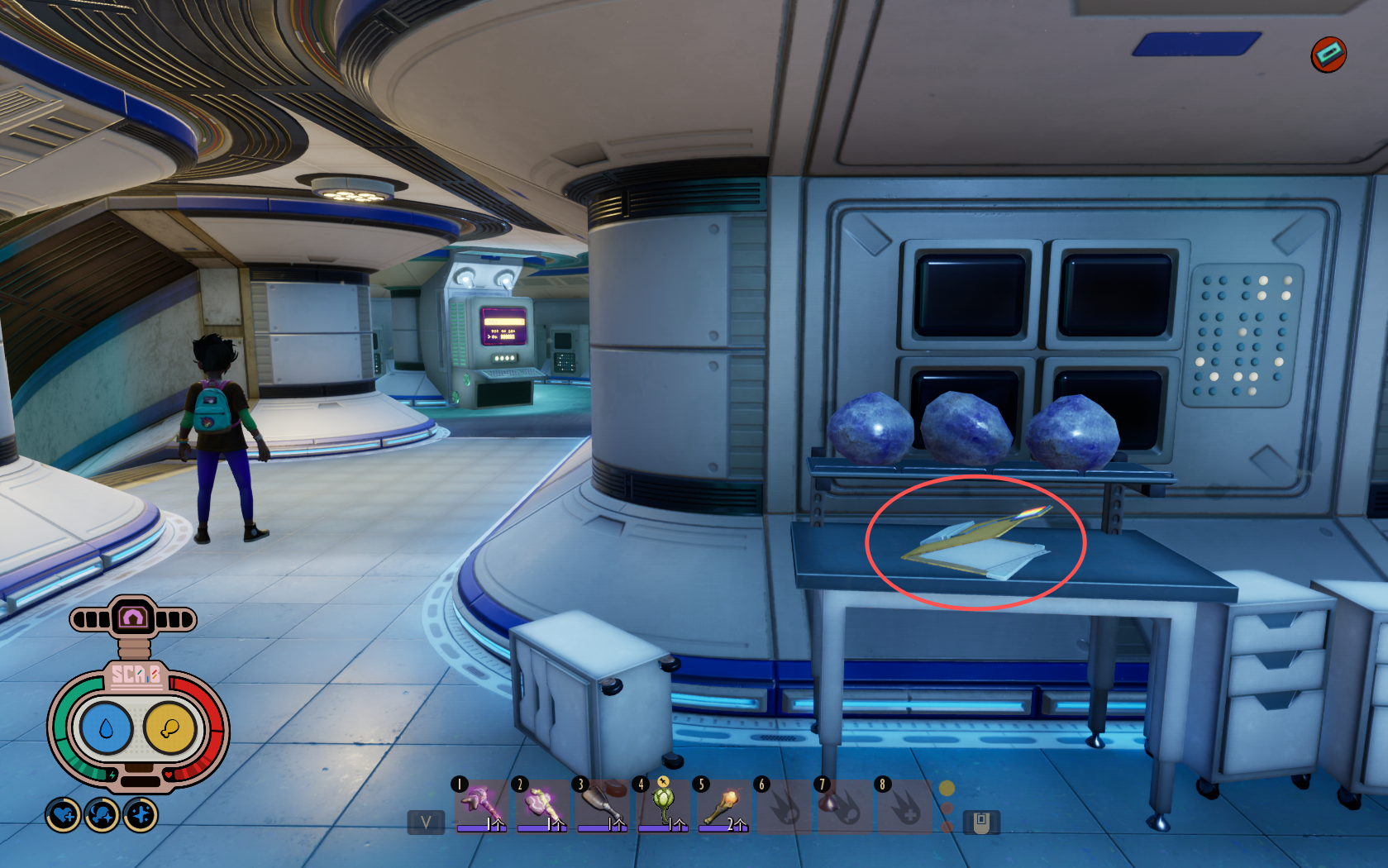Image resolution: width=1388 pixels, height=868 pixels.
Task: Click the blue water drop thirst gauge
Action: 105,728
